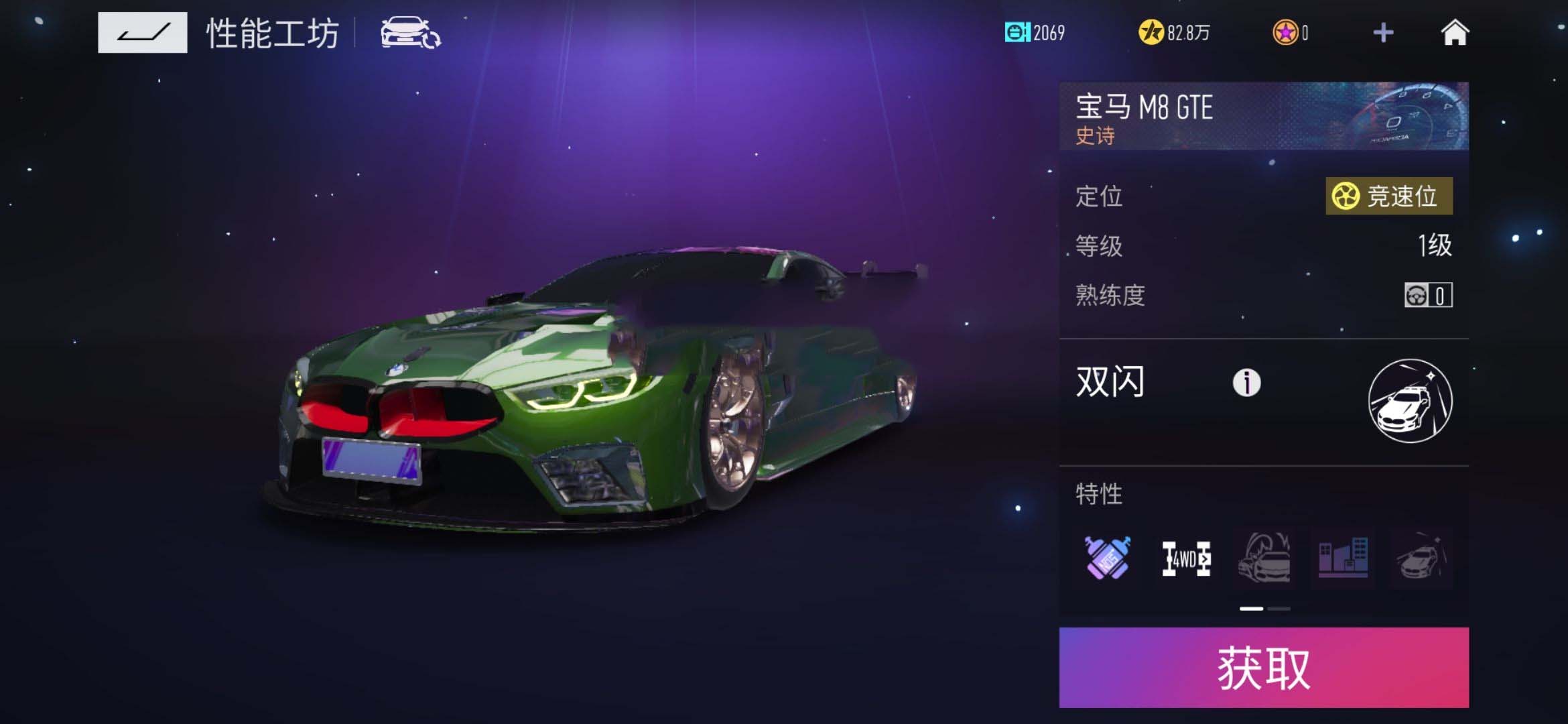Go back using the arrow button
Image resolution: width=1568 pixels, height=724 pixels.
[x=142, y=32]
